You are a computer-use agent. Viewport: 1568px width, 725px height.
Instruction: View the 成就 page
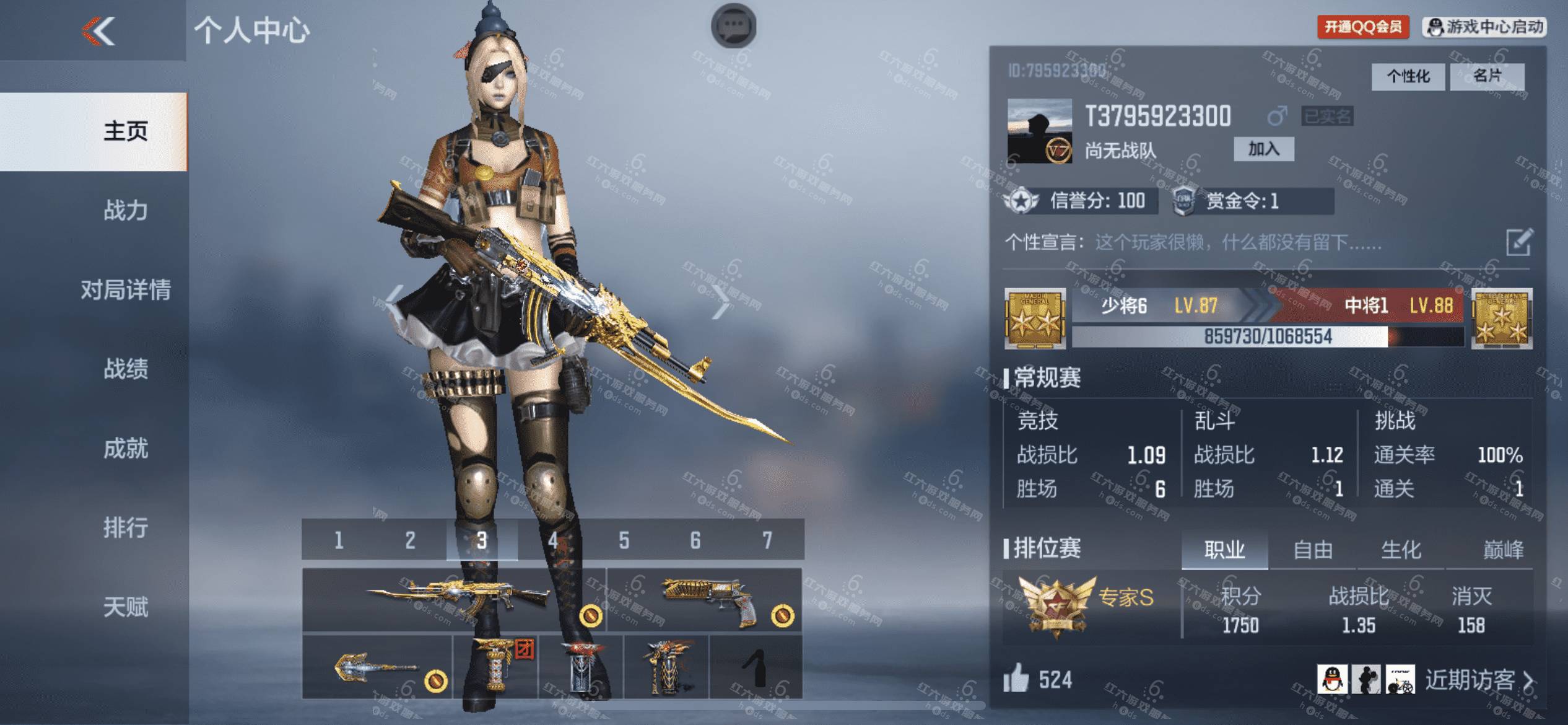(x=126, y=449)
